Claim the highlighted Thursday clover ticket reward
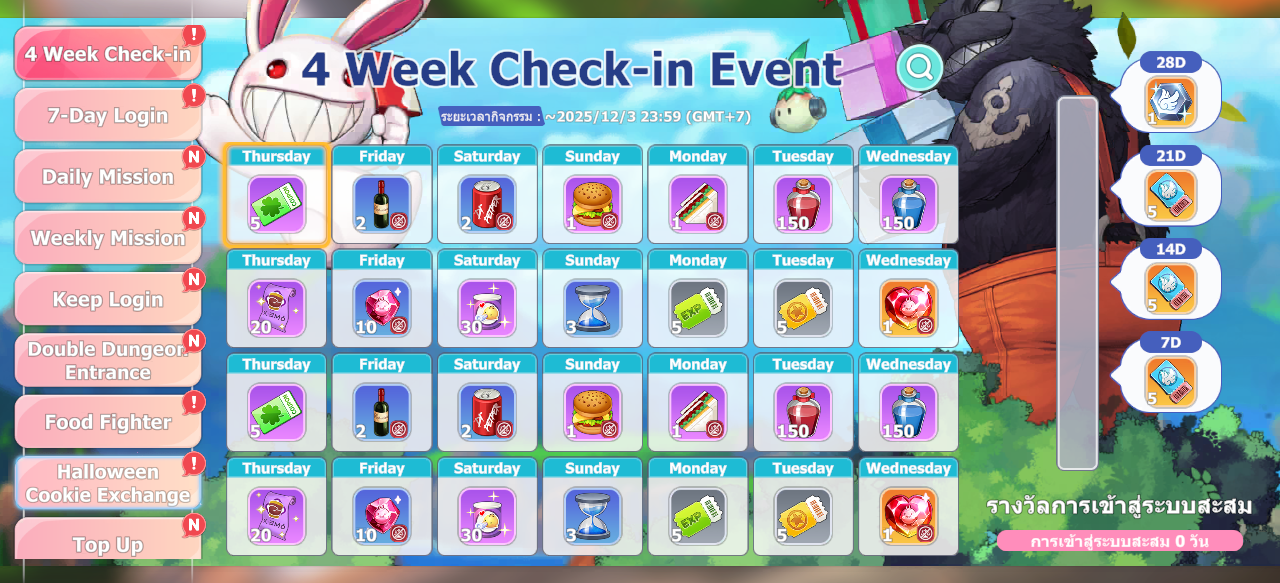 tap(276, 196)
